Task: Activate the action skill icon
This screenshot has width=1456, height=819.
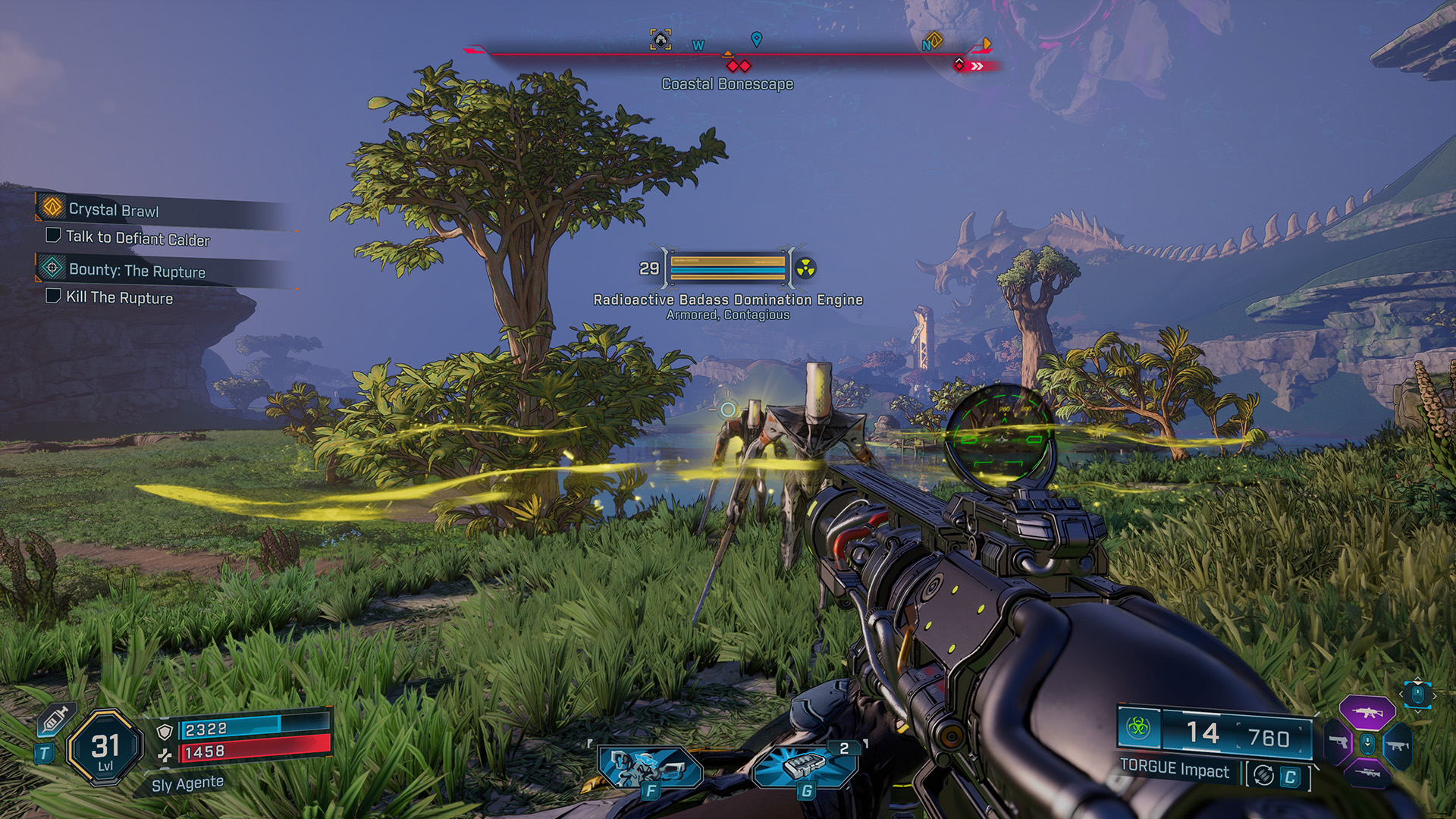Action: coord(649,767)
